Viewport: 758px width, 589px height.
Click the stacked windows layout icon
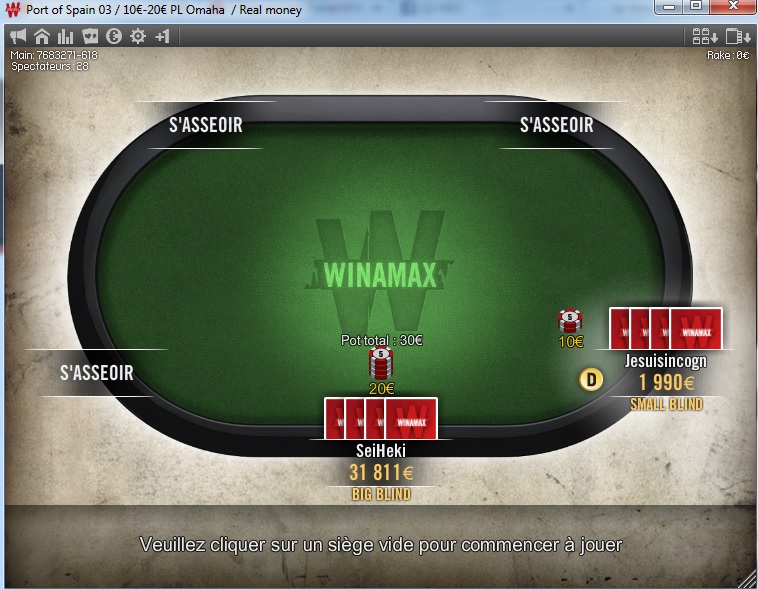click(x=736, y=37)
